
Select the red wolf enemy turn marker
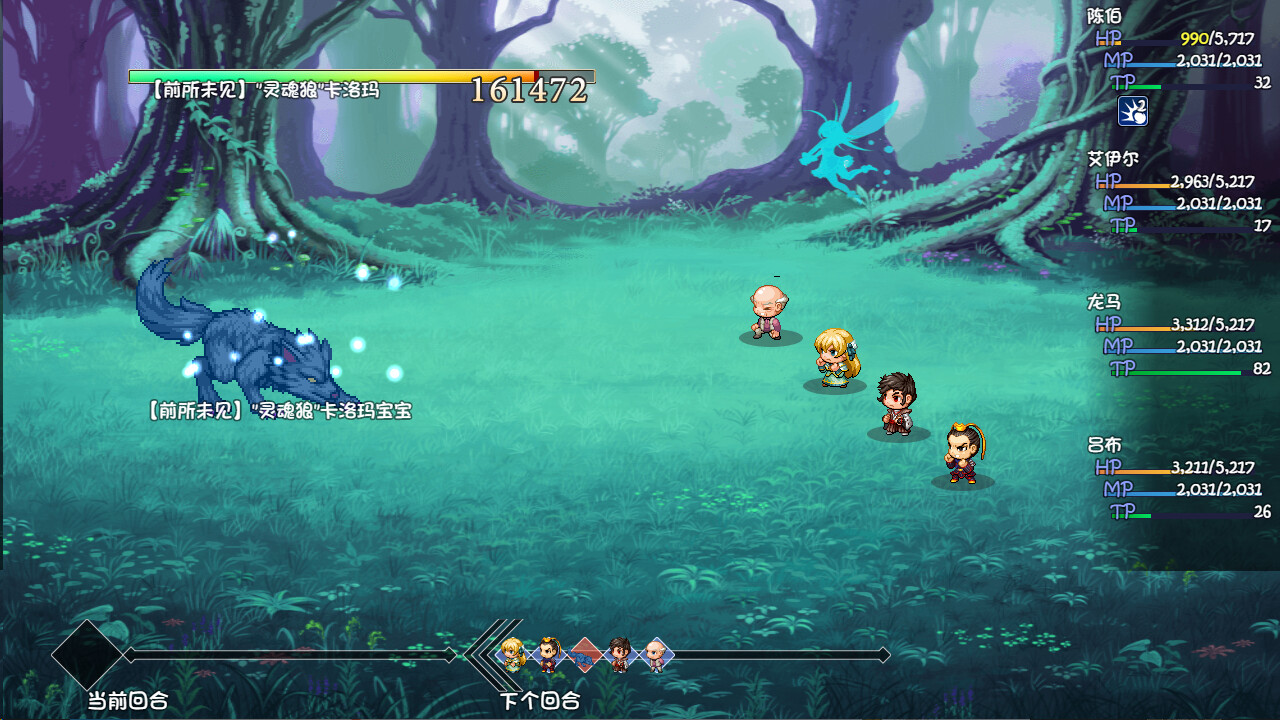[x=585, y=654]
